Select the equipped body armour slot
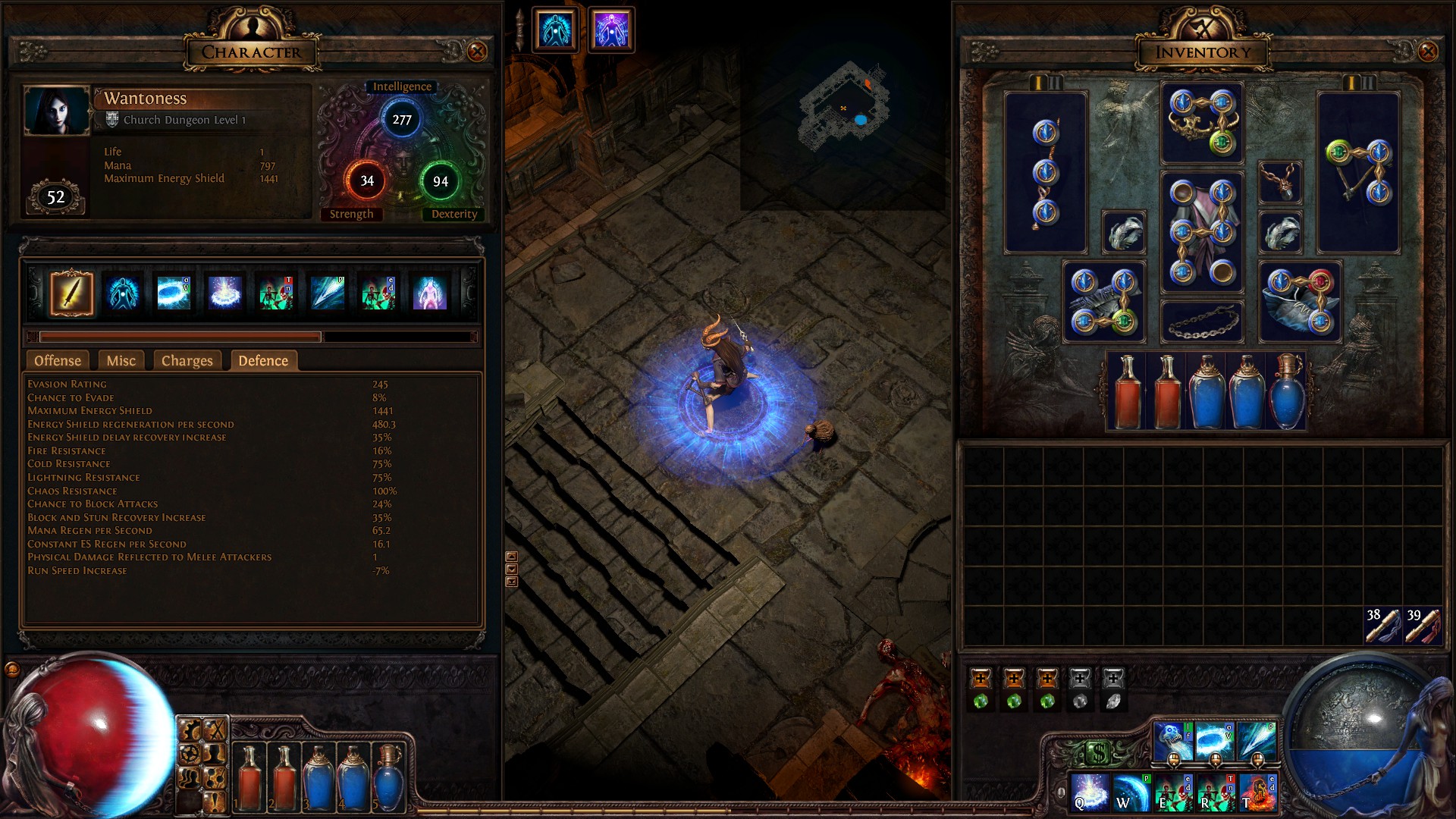The image size is (1456, 819). pos(1202,233)
